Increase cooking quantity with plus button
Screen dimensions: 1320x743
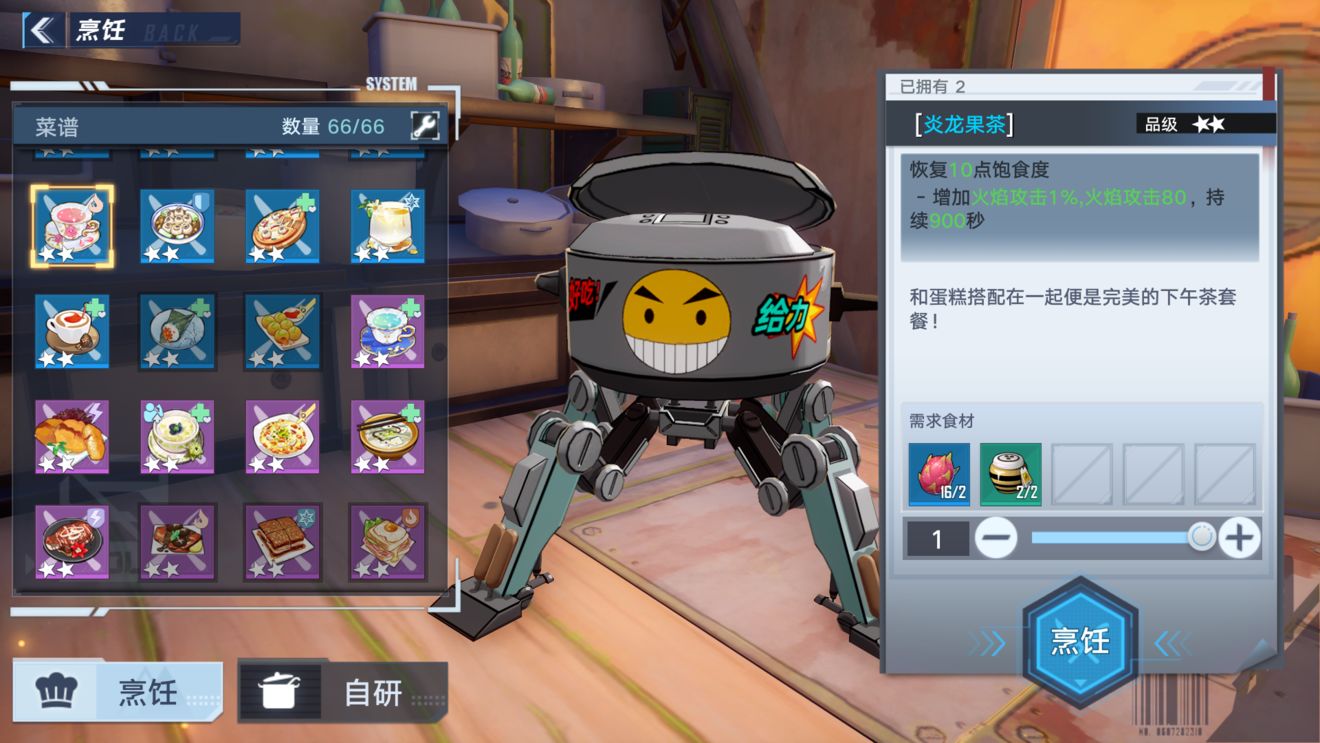pyautogui.click(x=1239, y=539)
